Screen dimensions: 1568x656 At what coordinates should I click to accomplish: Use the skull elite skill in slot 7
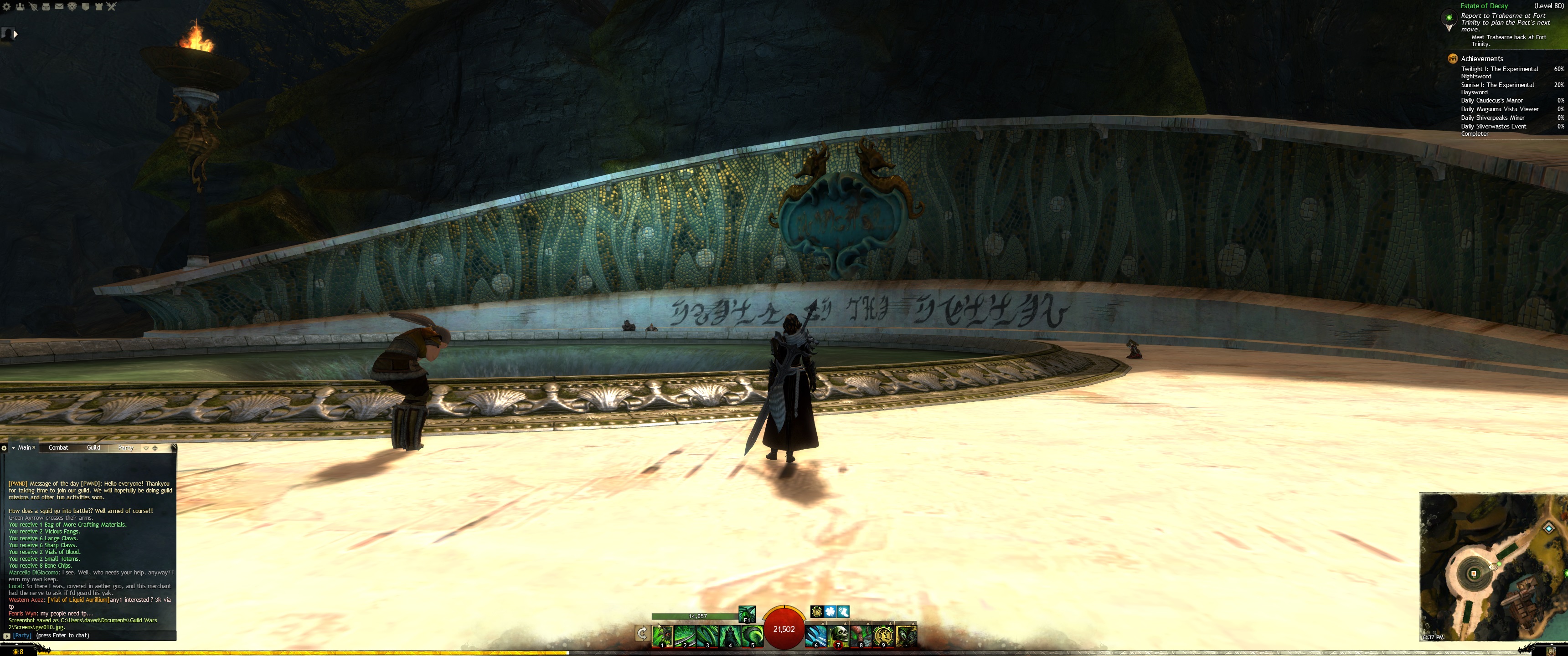[838, 636]
